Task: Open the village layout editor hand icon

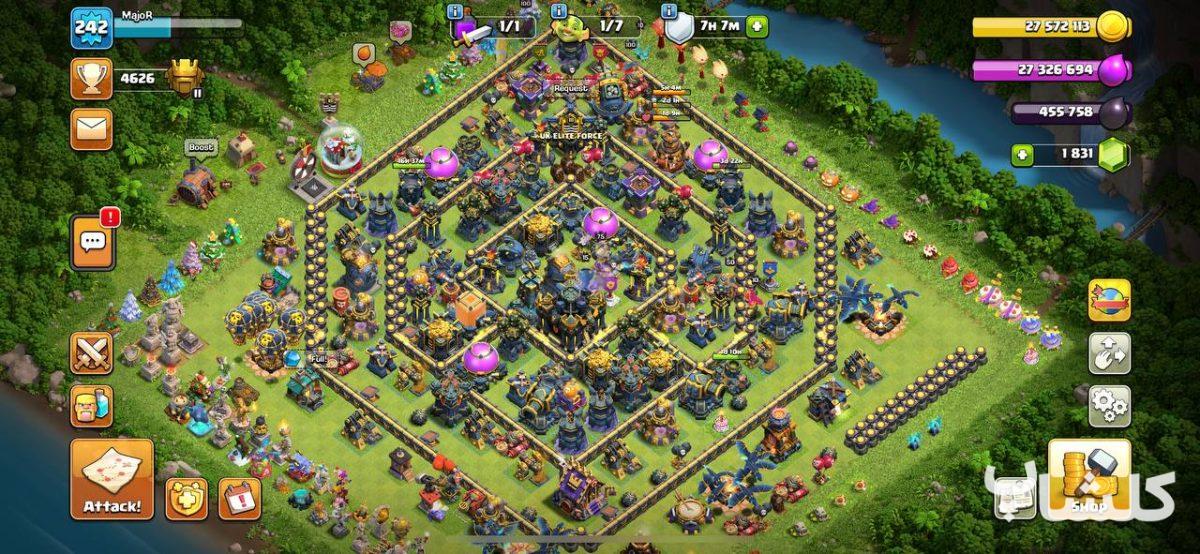Action: point(1109,353)
